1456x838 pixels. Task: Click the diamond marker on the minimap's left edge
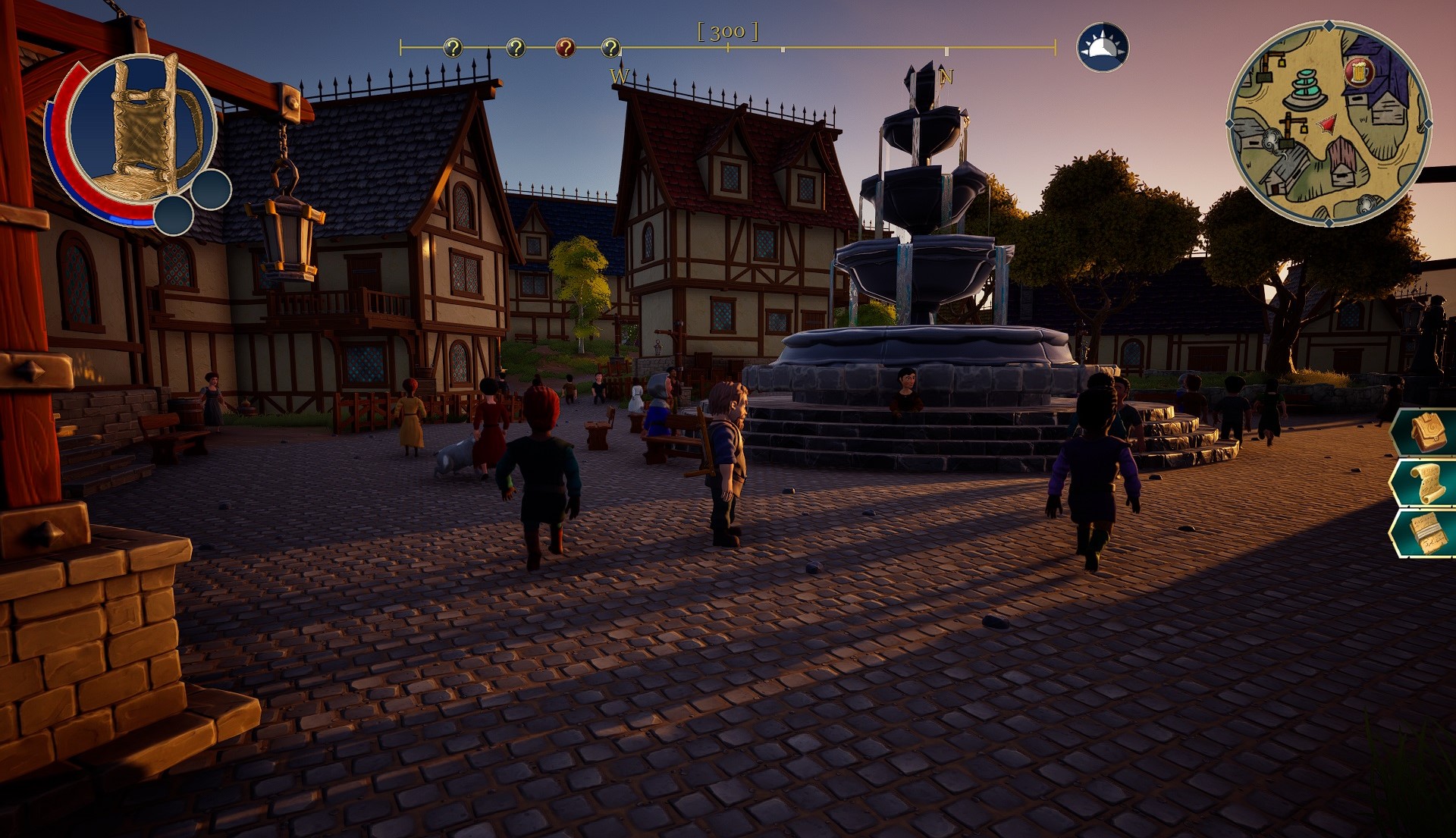(1232, 122)
